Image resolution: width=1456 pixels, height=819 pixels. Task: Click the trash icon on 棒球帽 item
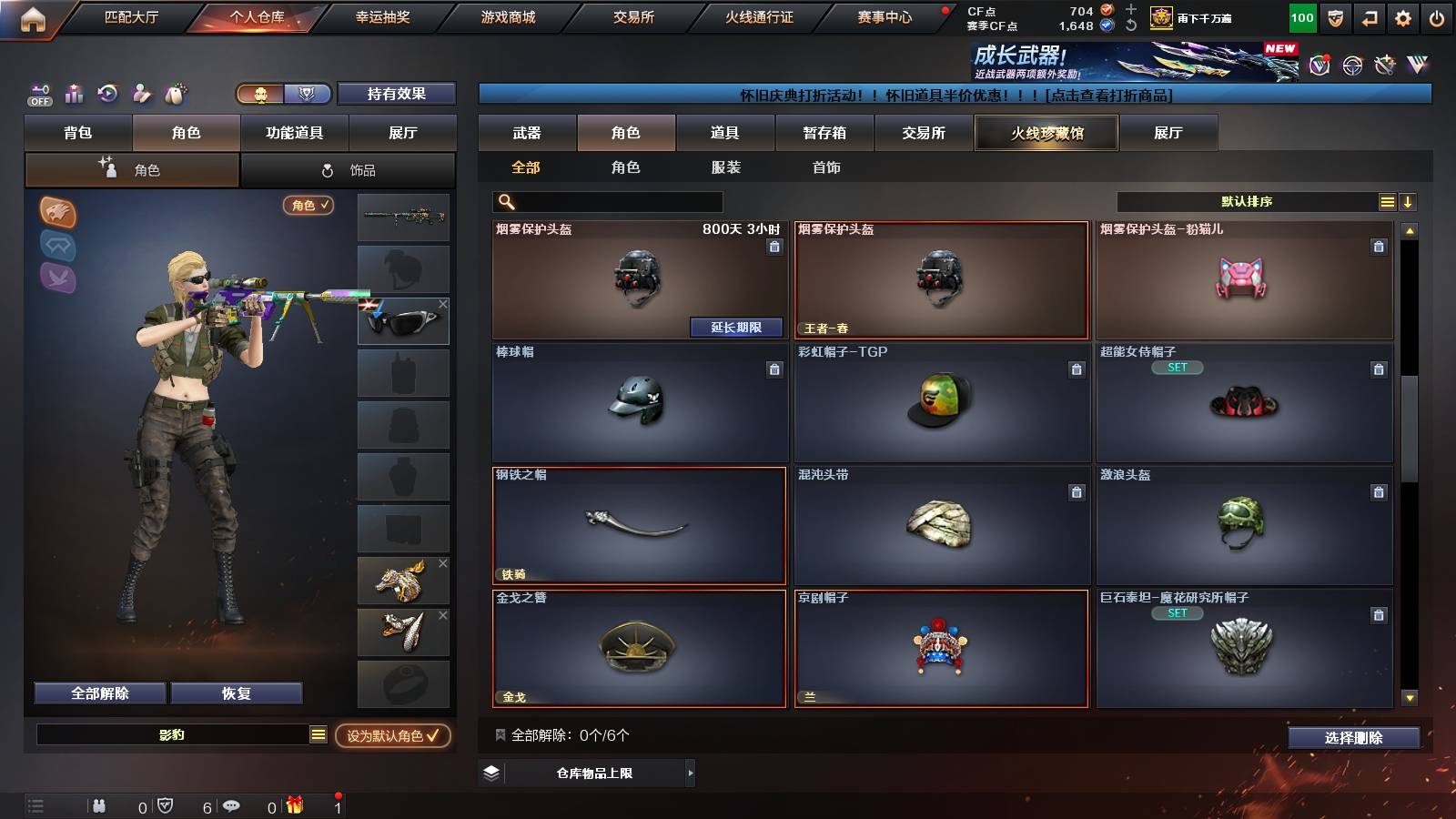tap(774, 370)
